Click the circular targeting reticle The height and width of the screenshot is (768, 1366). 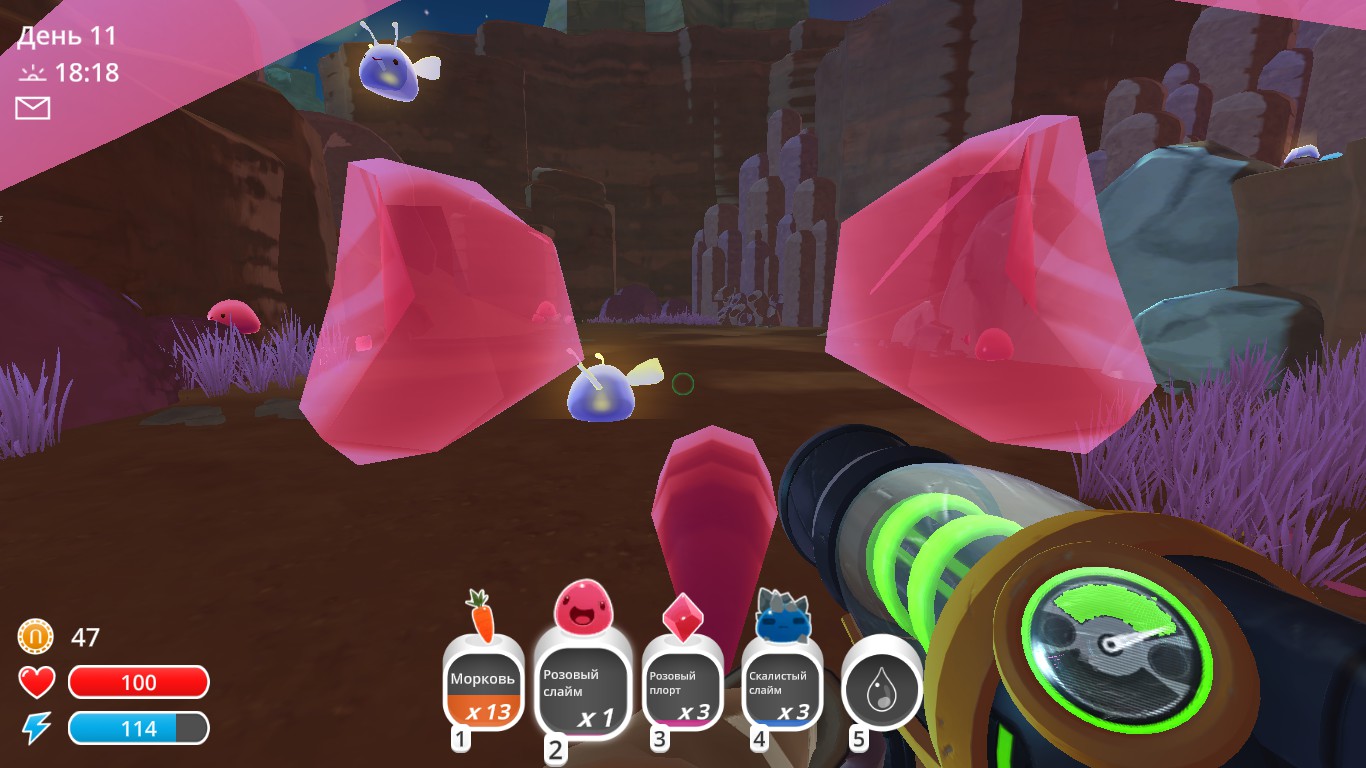[685, 384]
